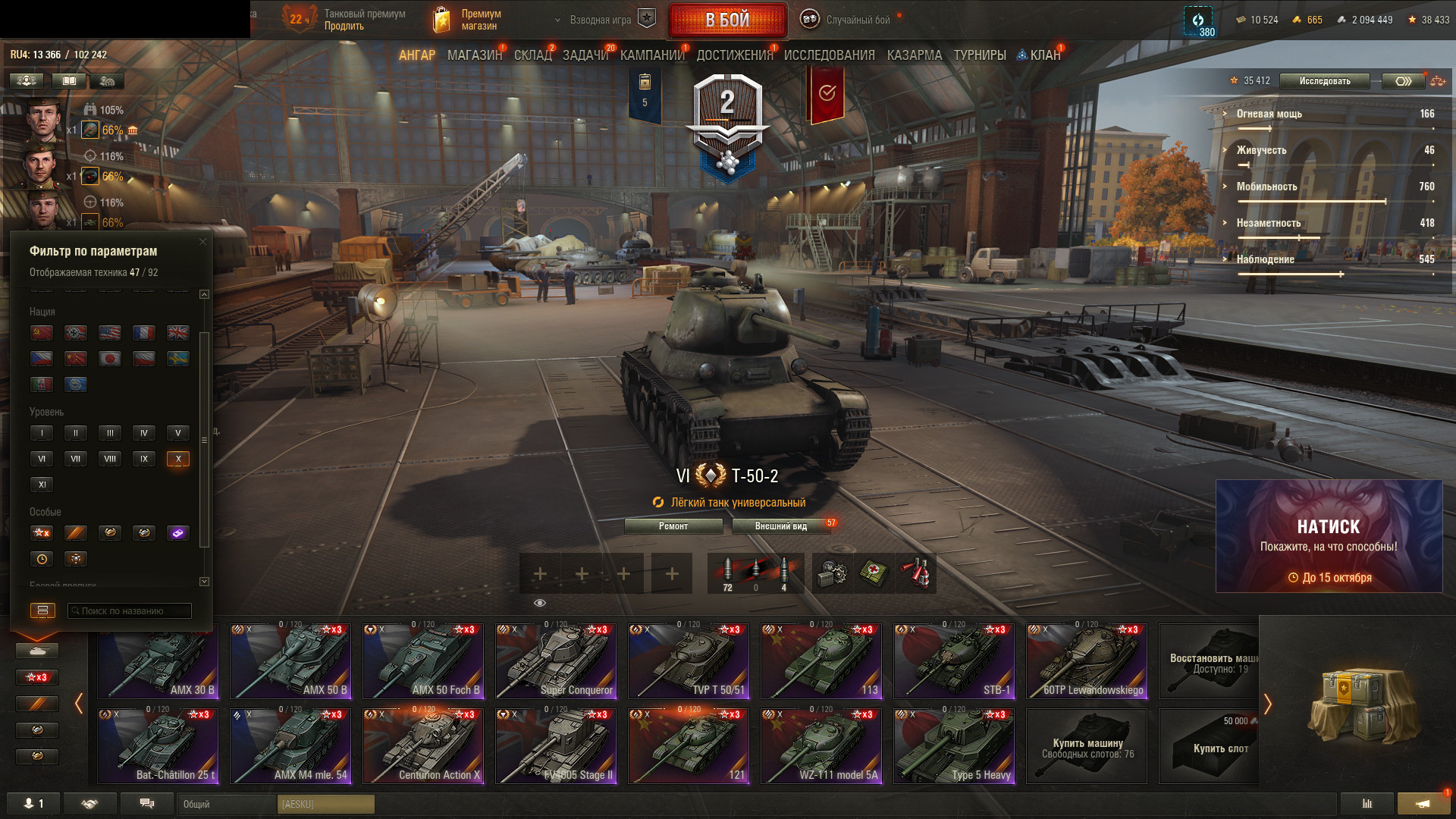The height and width of the screenshot is (819, 1456).
Task: Click the Ремонт button
Action: [673, 526]
